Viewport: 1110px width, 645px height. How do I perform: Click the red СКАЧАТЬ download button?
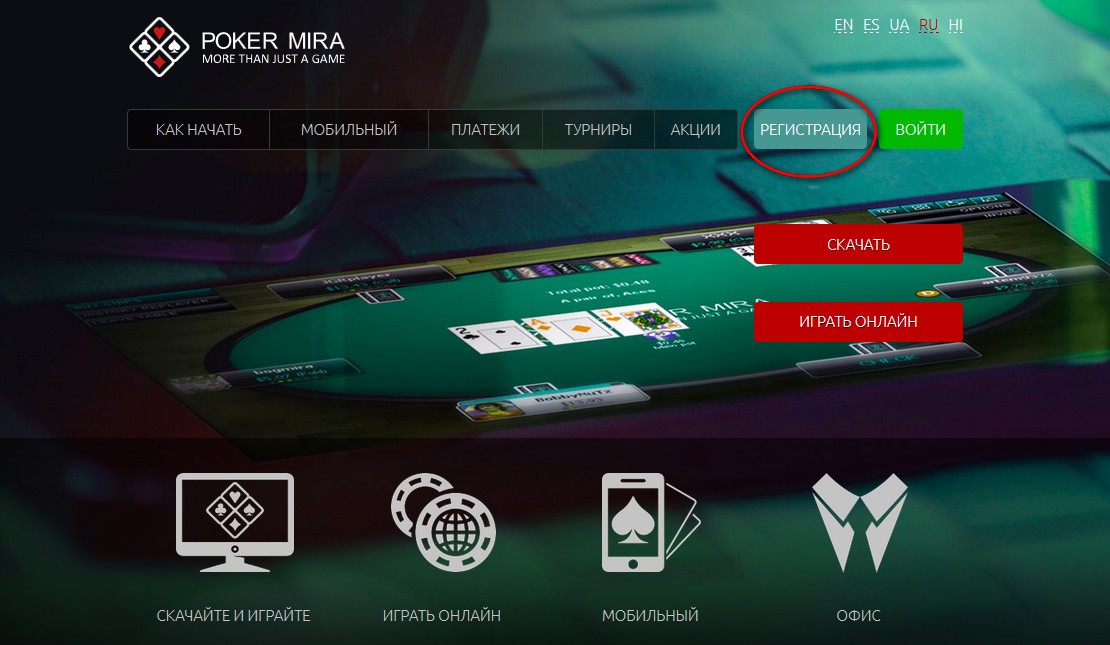pyautogui.click(x=858, y=244)
